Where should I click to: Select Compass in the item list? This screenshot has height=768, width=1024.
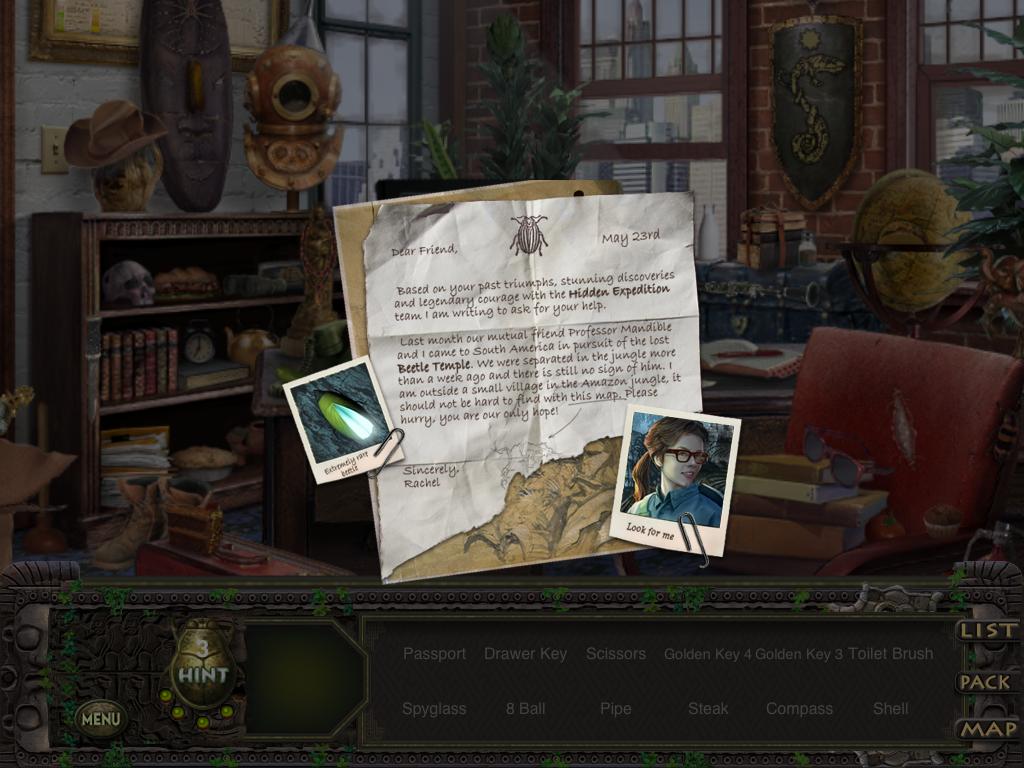coord(799,709)
